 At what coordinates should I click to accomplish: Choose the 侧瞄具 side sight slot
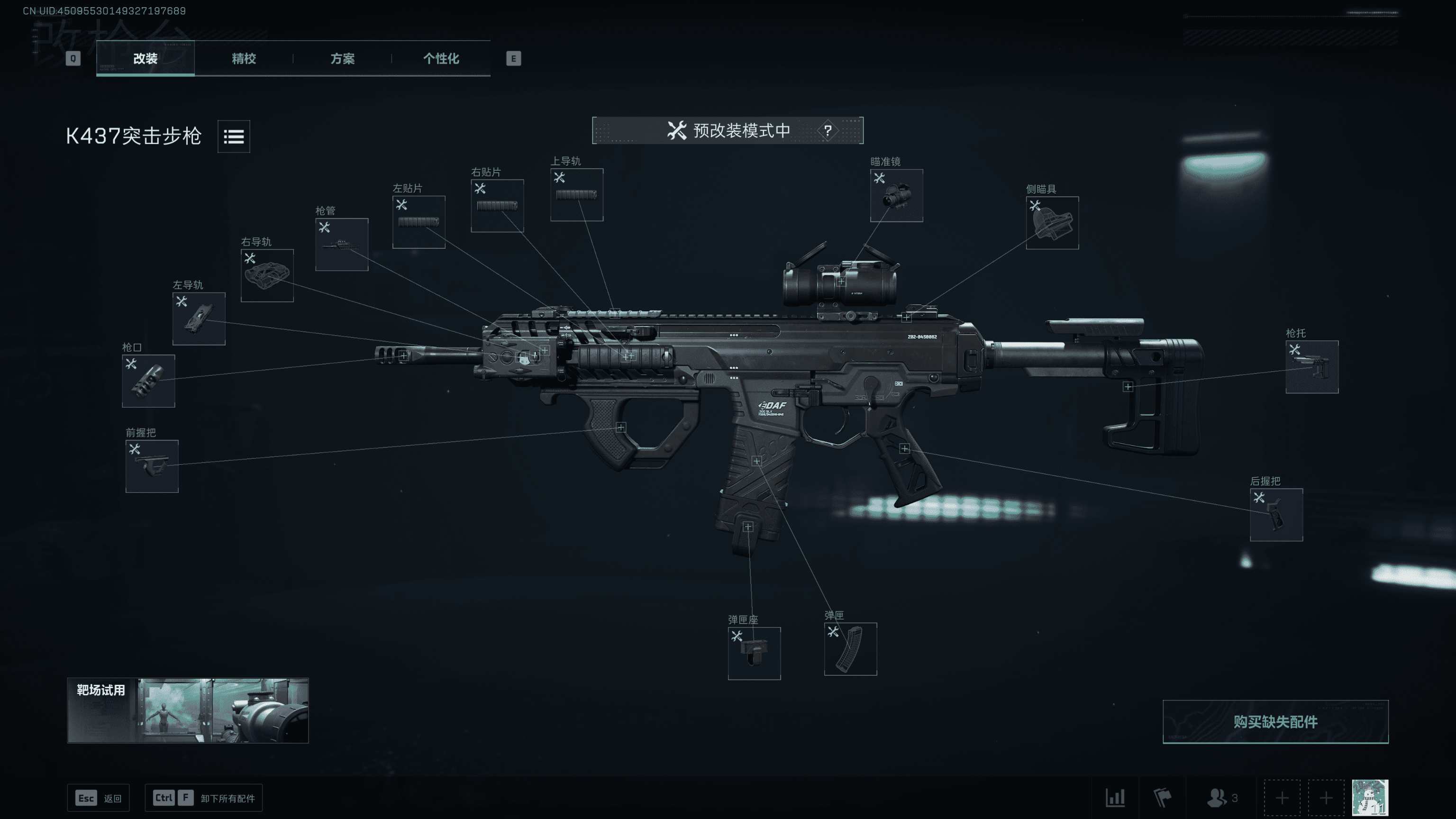[1052, 223]
